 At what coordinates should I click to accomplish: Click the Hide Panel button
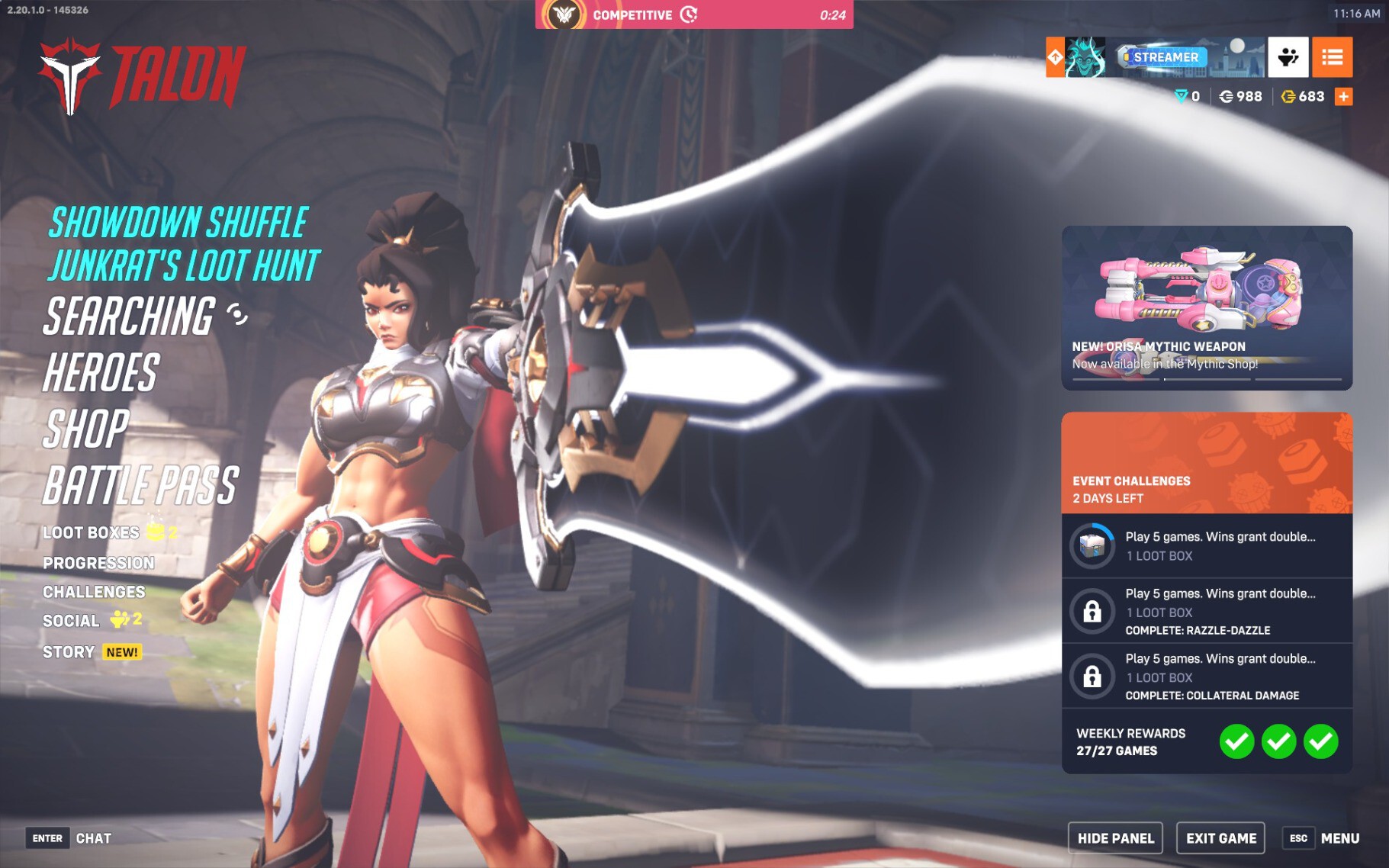(x=1115, y=838)
